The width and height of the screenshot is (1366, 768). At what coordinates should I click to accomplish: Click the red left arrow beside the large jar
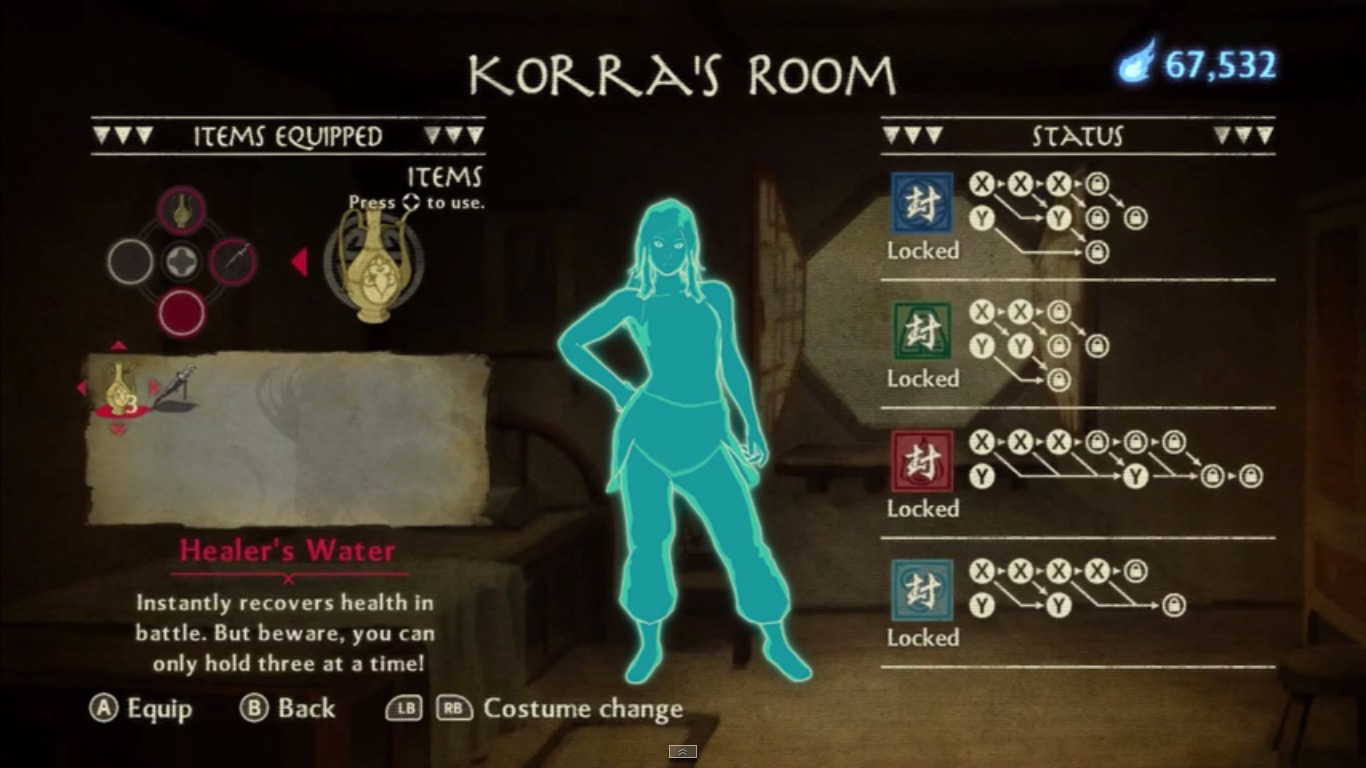298,262
